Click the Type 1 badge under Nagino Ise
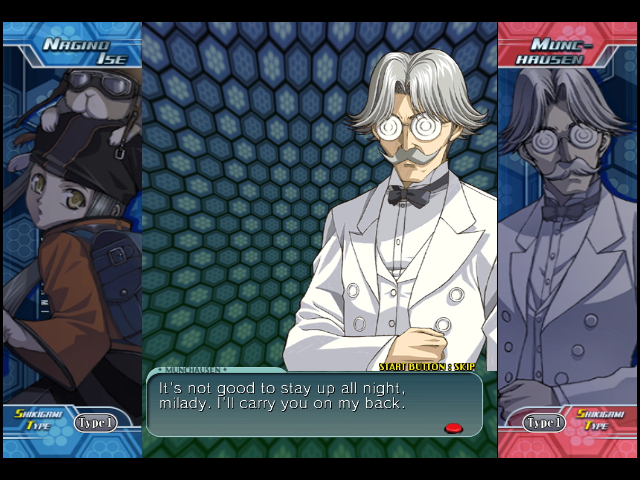The height and width of the screenshot is (480, 640). (x=95, y=422)
